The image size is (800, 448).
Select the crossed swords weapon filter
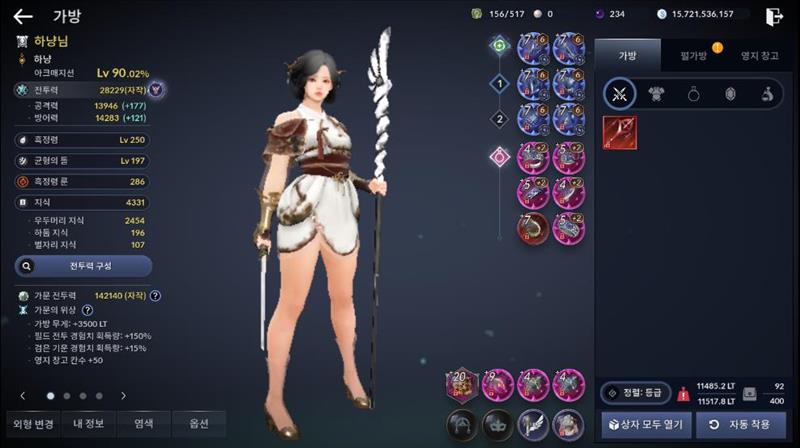(620, 95)
